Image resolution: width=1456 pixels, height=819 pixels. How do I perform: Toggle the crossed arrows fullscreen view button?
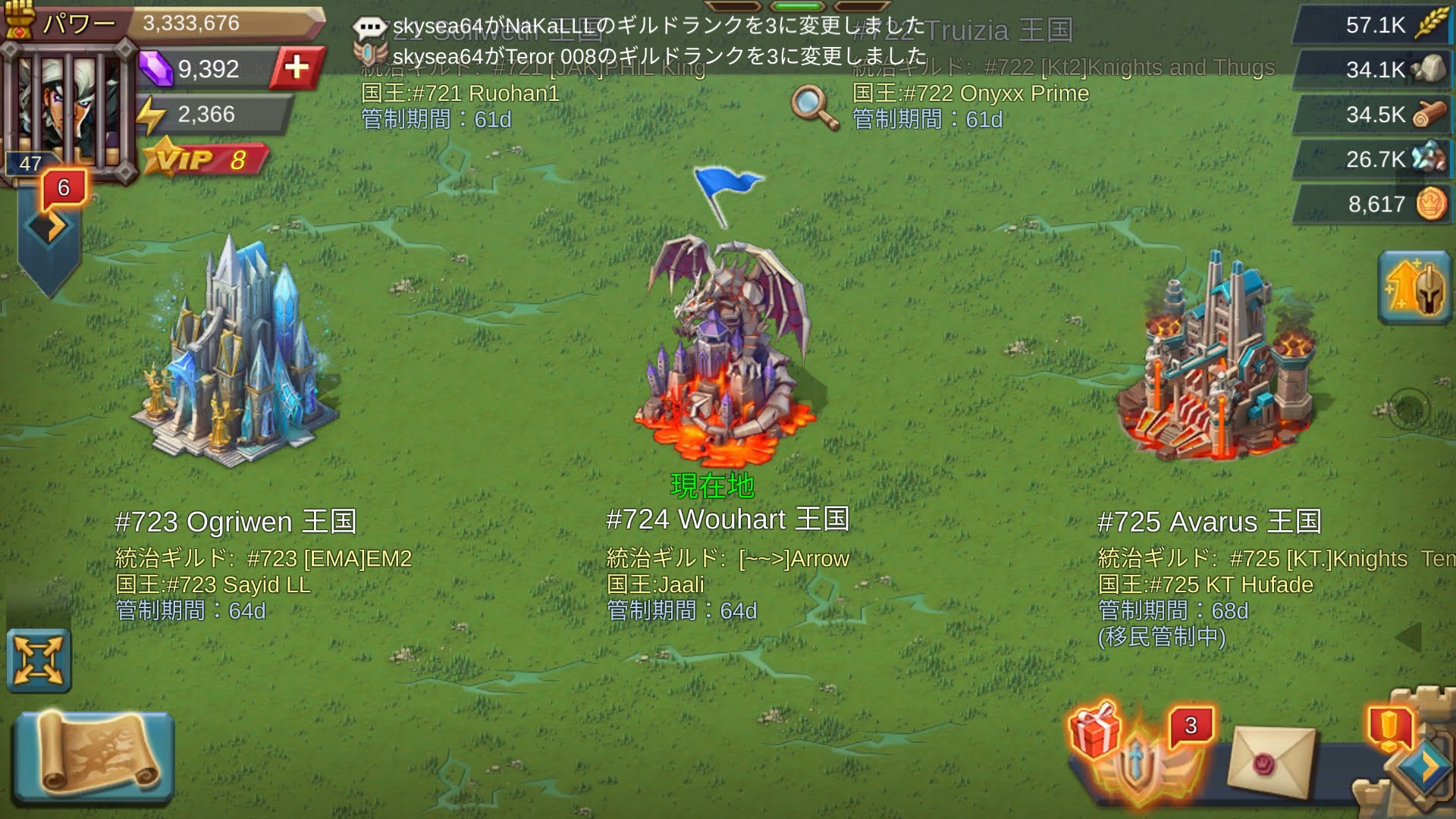pos(38,661)
